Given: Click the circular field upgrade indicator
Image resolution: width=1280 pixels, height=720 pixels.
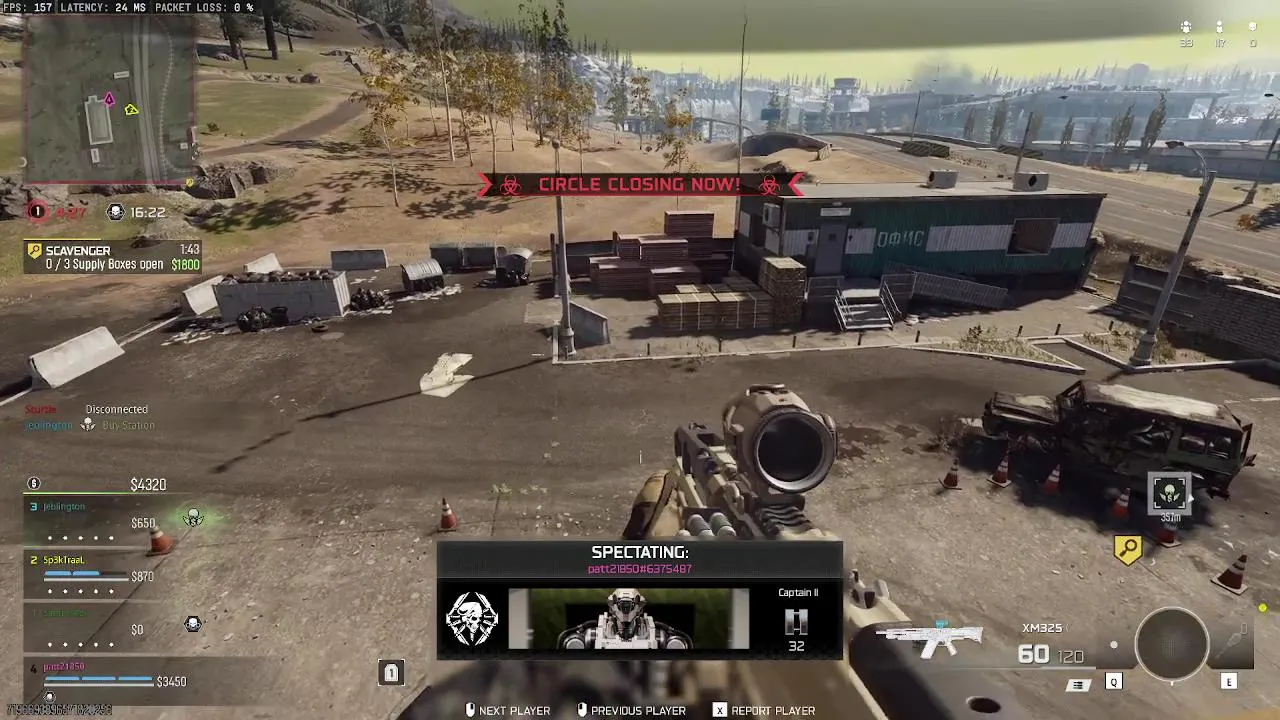Looking at the screenshot, I should pyautogui.click(x=1171, y=645).
